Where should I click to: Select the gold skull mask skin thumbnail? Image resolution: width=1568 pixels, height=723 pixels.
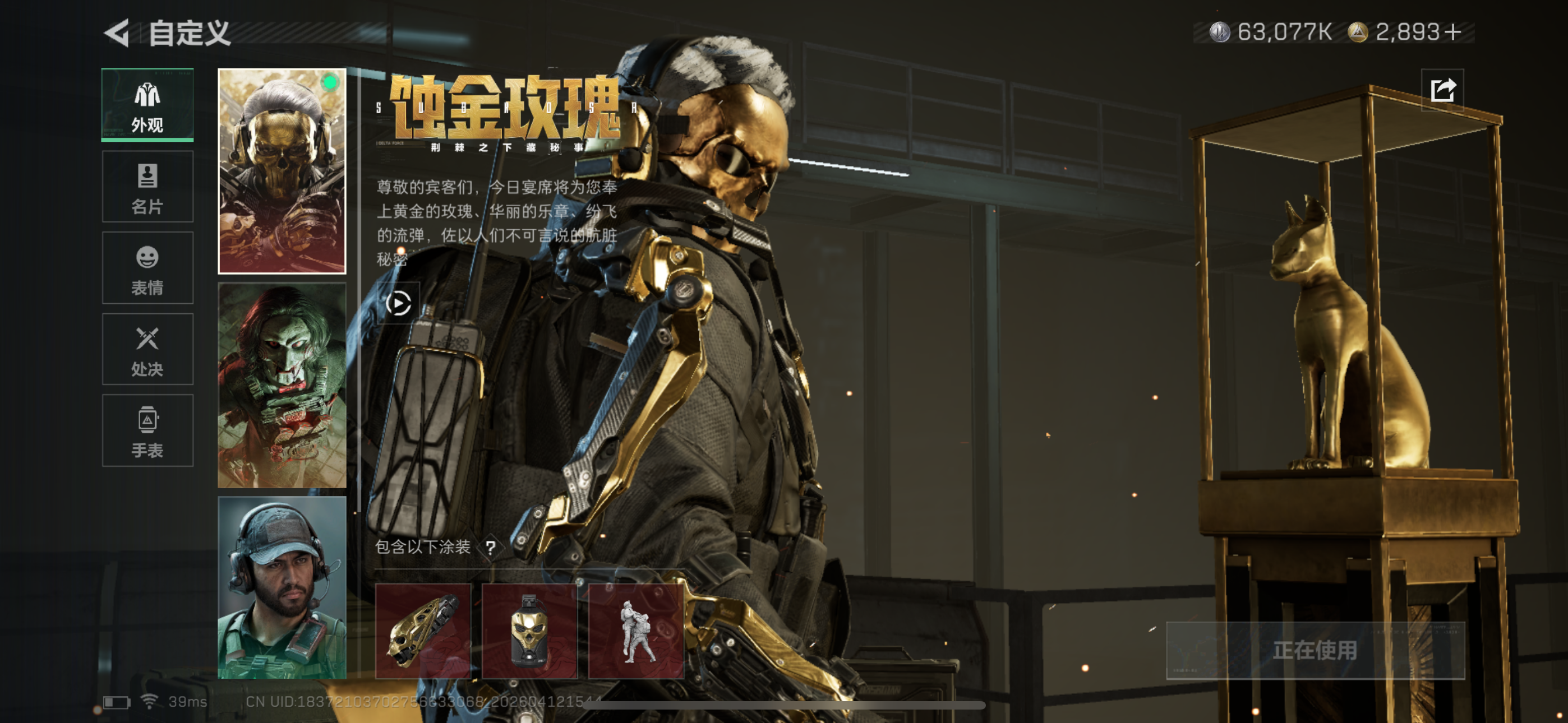[282, 170]
